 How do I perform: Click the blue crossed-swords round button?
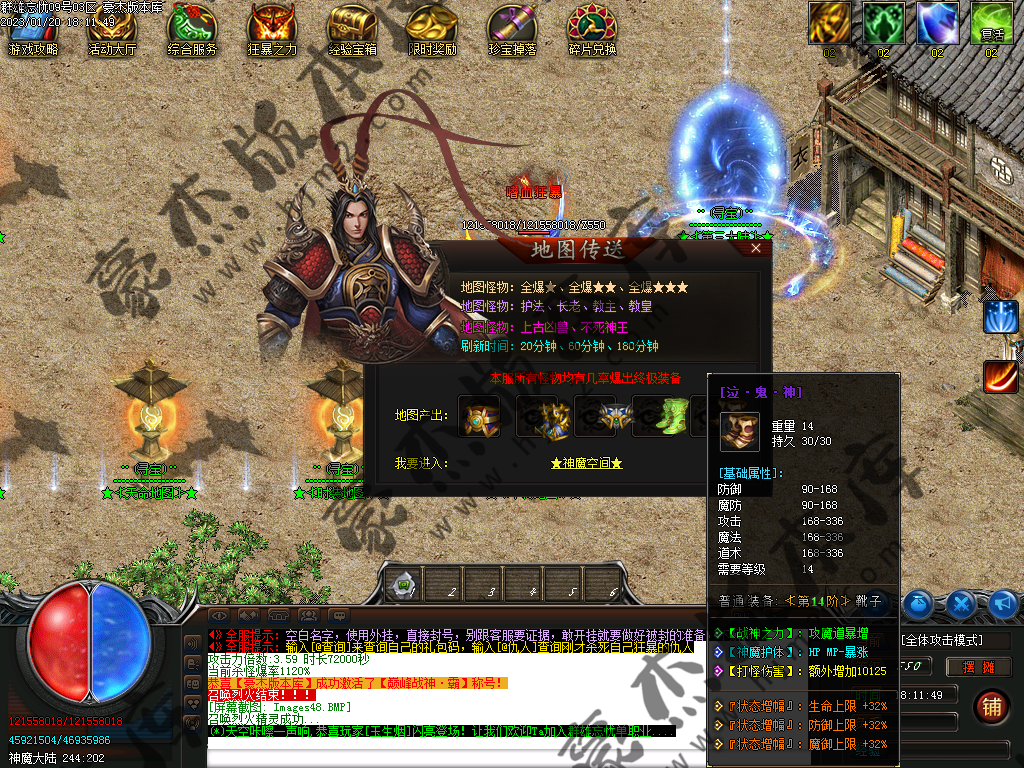961,604
